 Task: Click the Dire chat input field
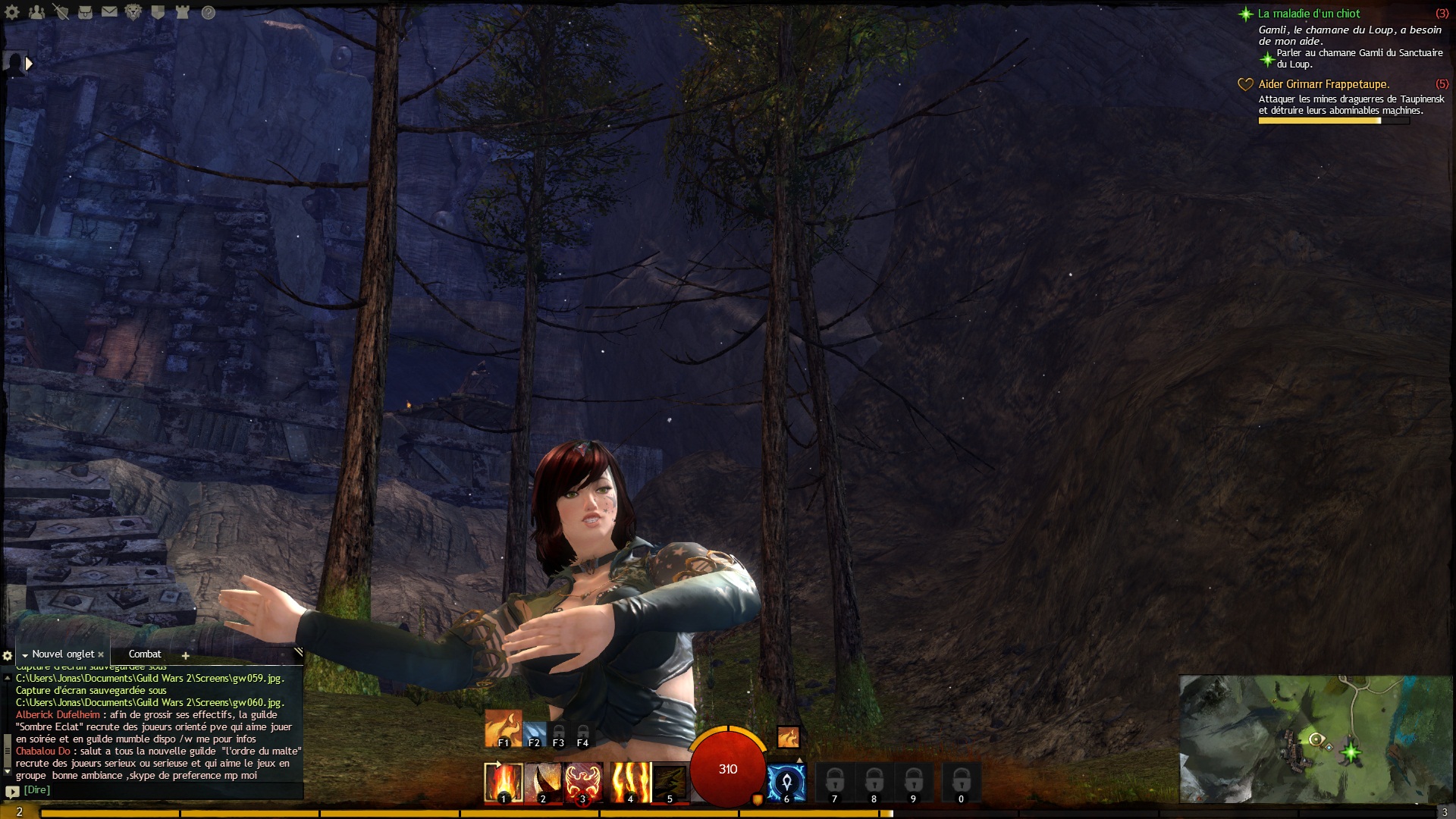coord(152,790)
